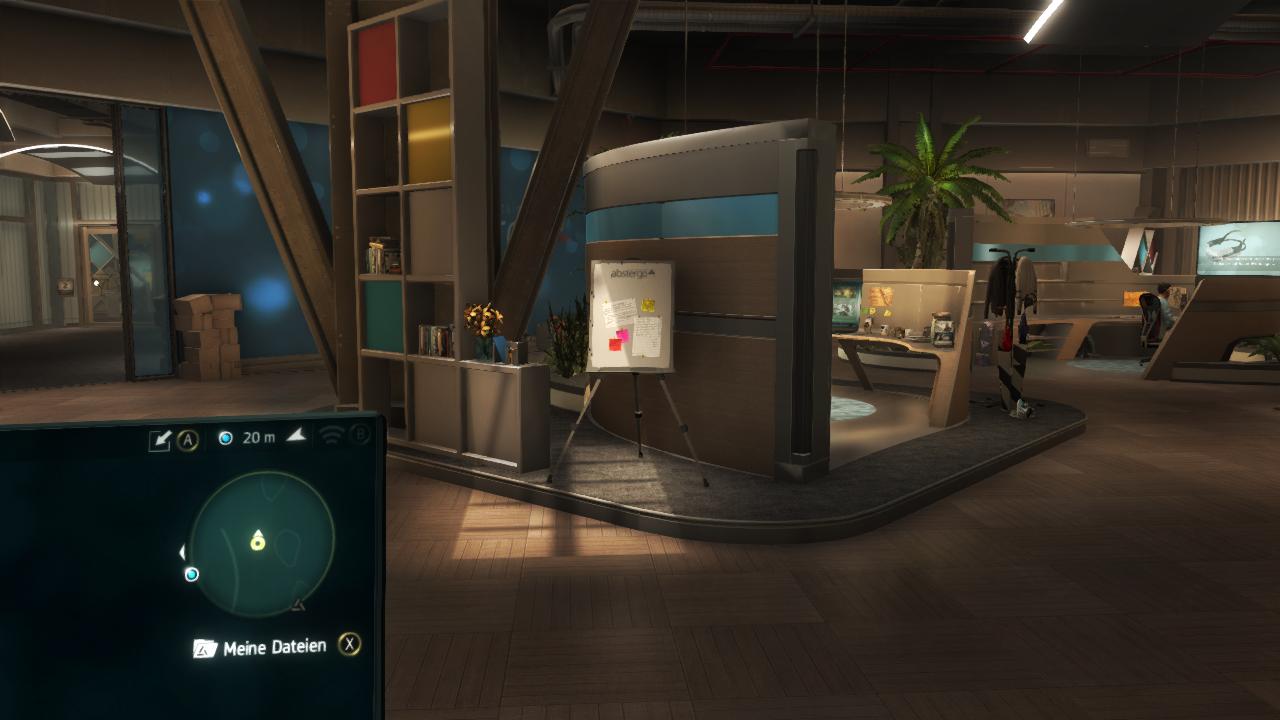Open Meine Dateien folder
Image resolution: width=1280 pixels, height=720 pixels.
point(260,648)
